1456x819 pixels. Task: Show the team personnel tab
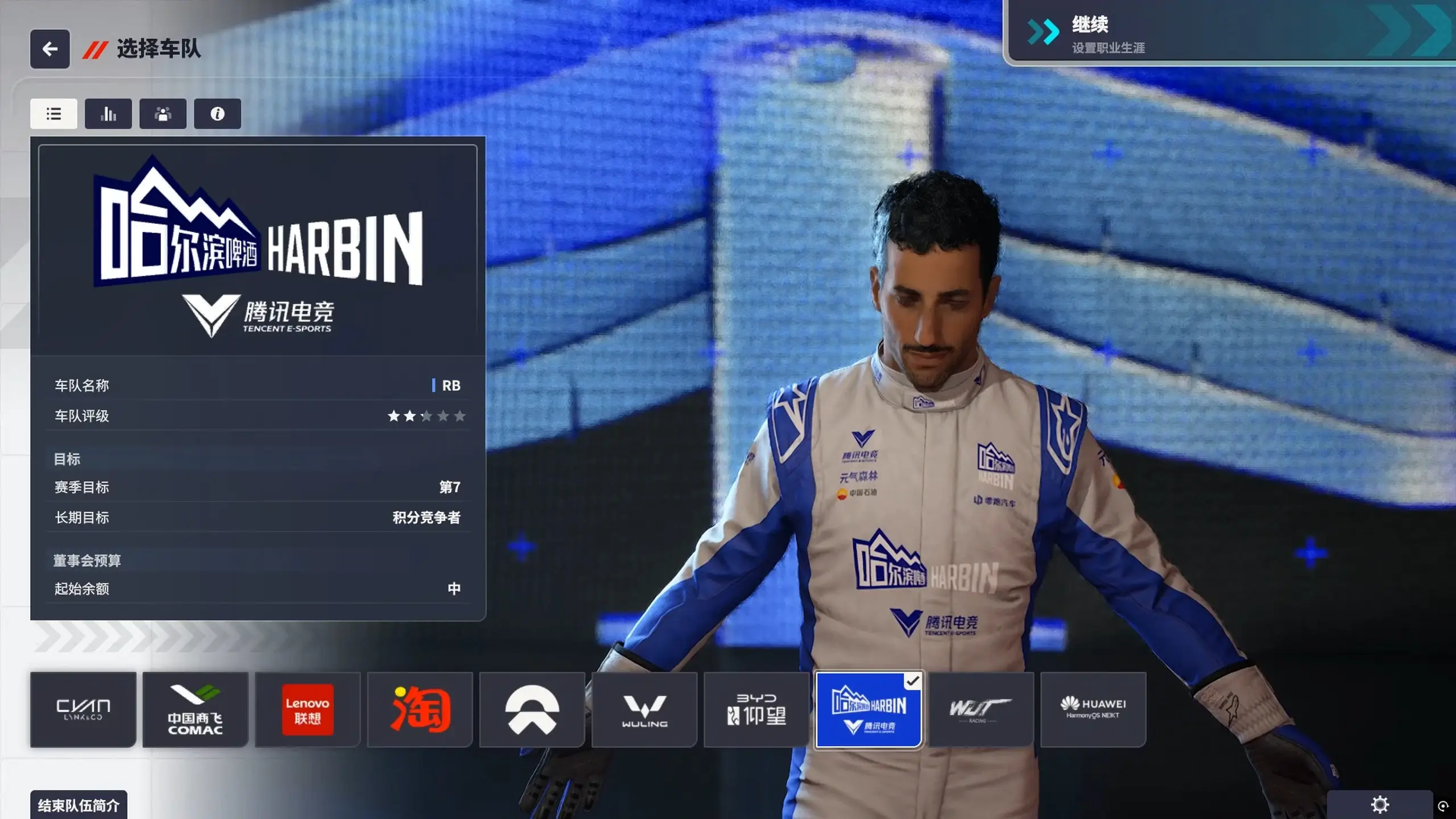tap(163, 114)
